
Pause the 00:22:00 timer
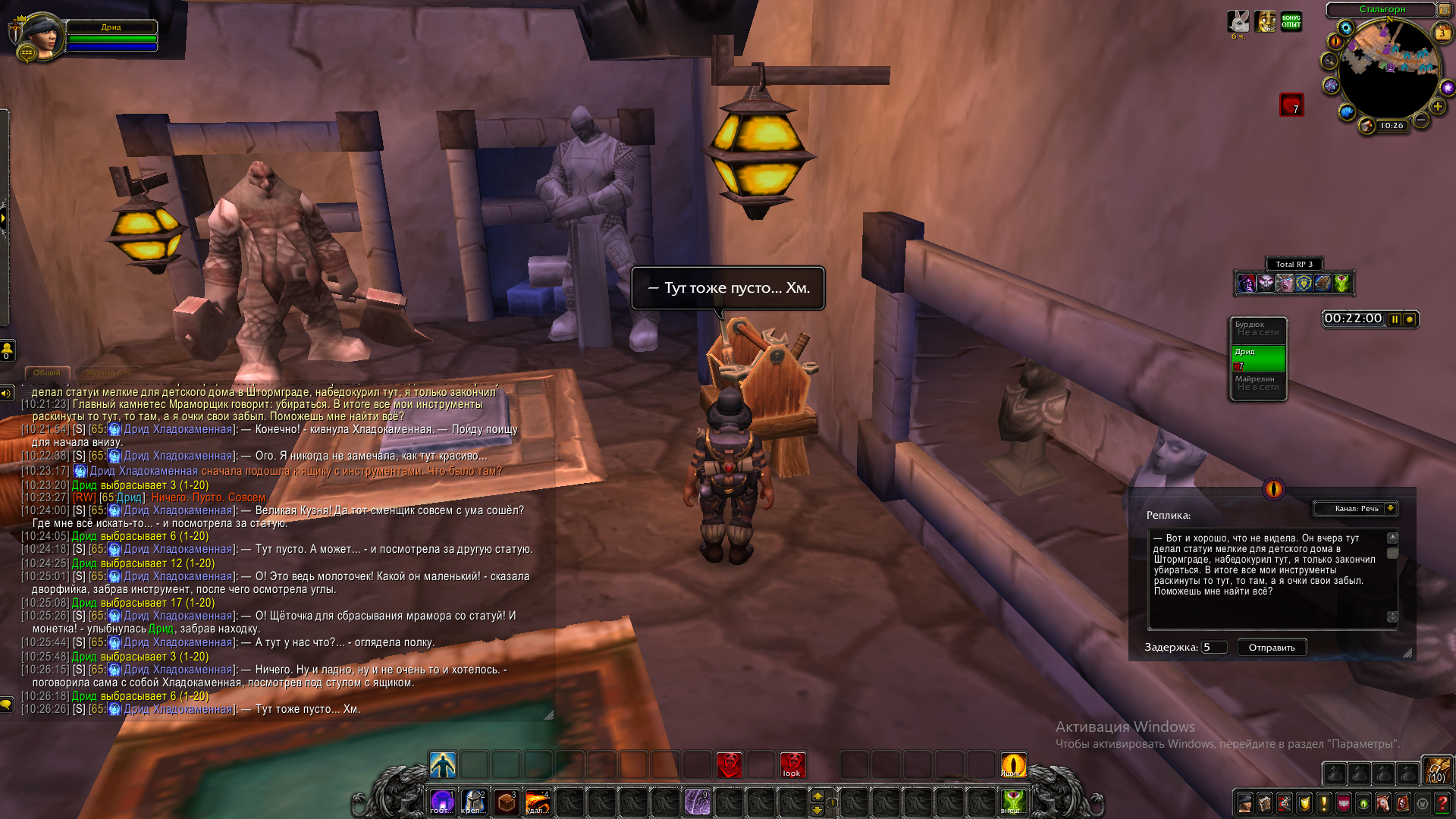[1395, 319]
